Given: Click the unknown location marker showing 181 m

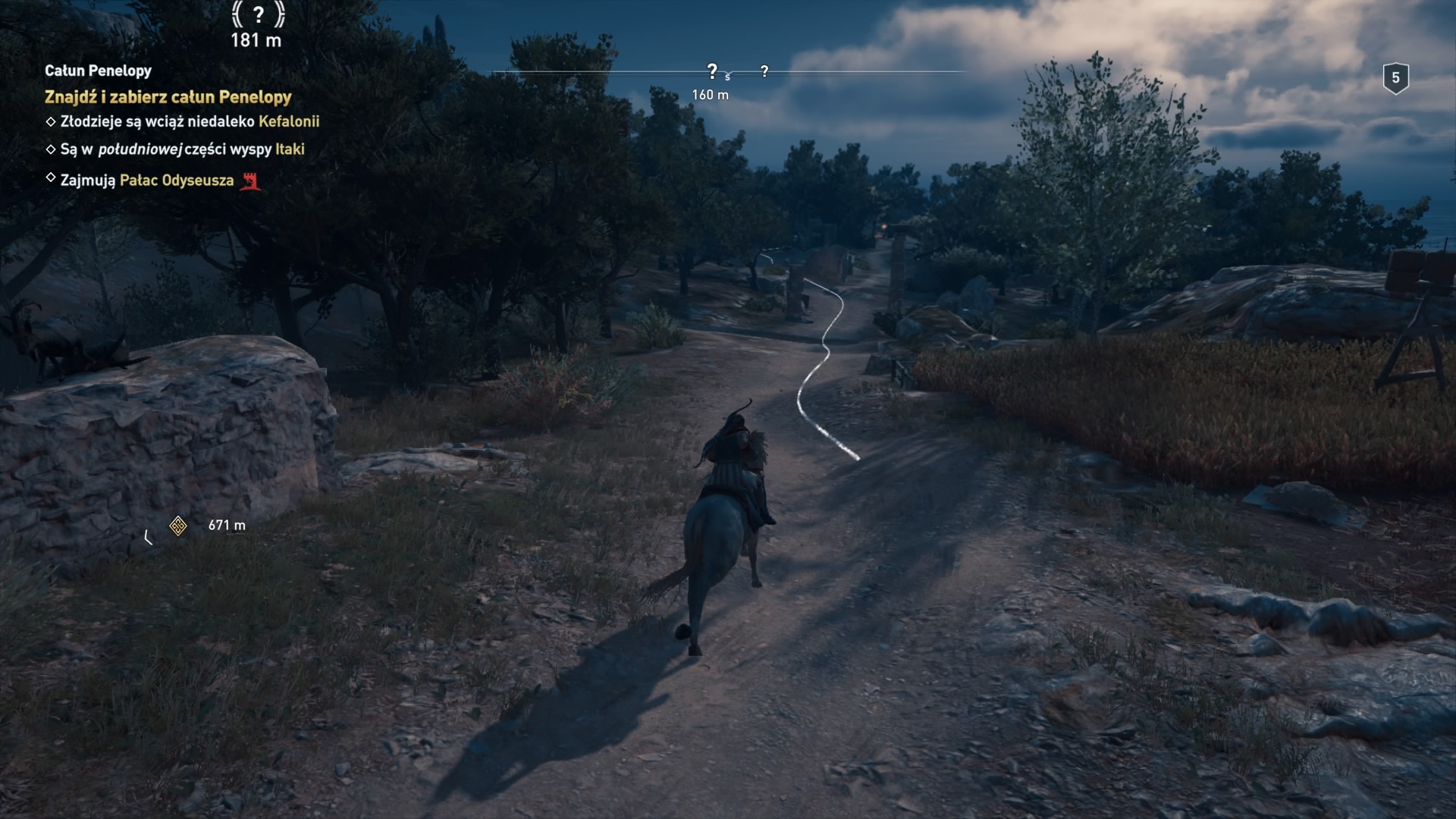Looking at the screenshot, I should (x=258, y=14).
